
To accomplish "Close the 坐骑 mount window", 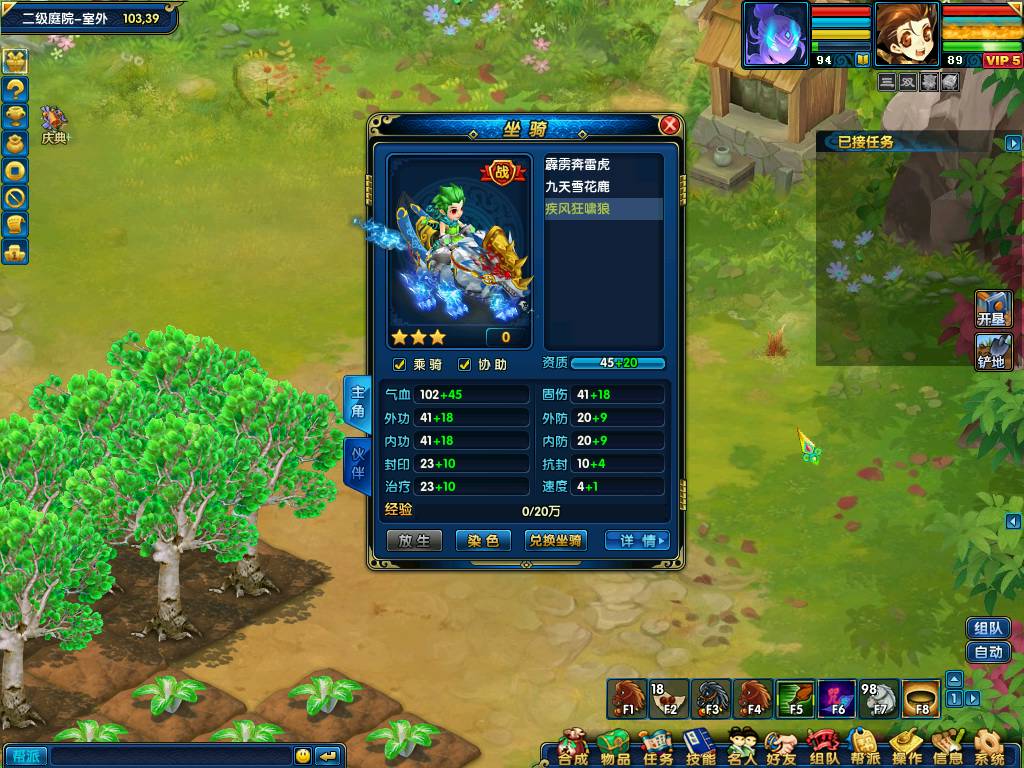I will (670, 125).
